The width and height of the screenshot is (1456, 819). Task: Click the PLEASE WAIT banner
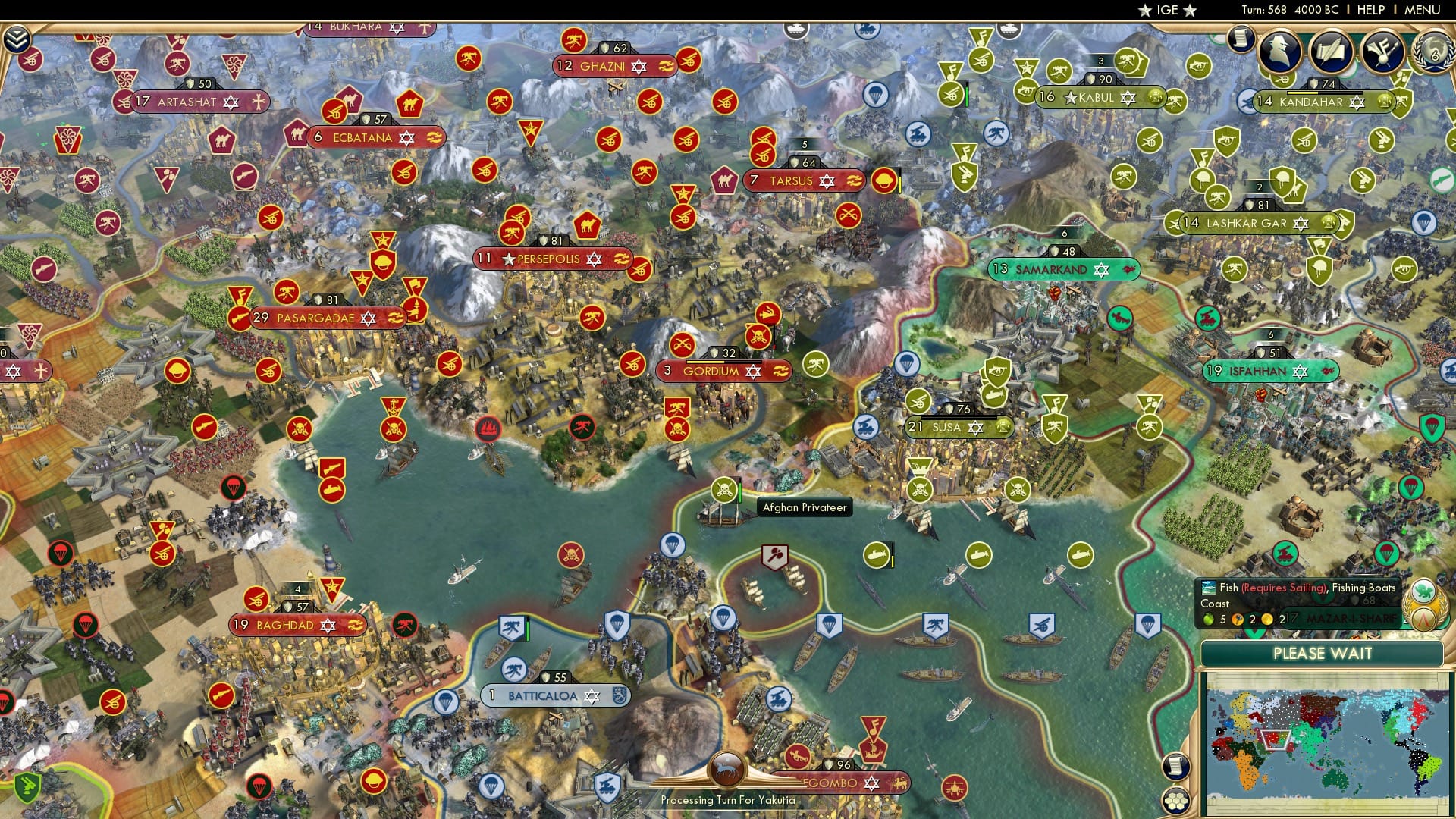pos(1323,654)
